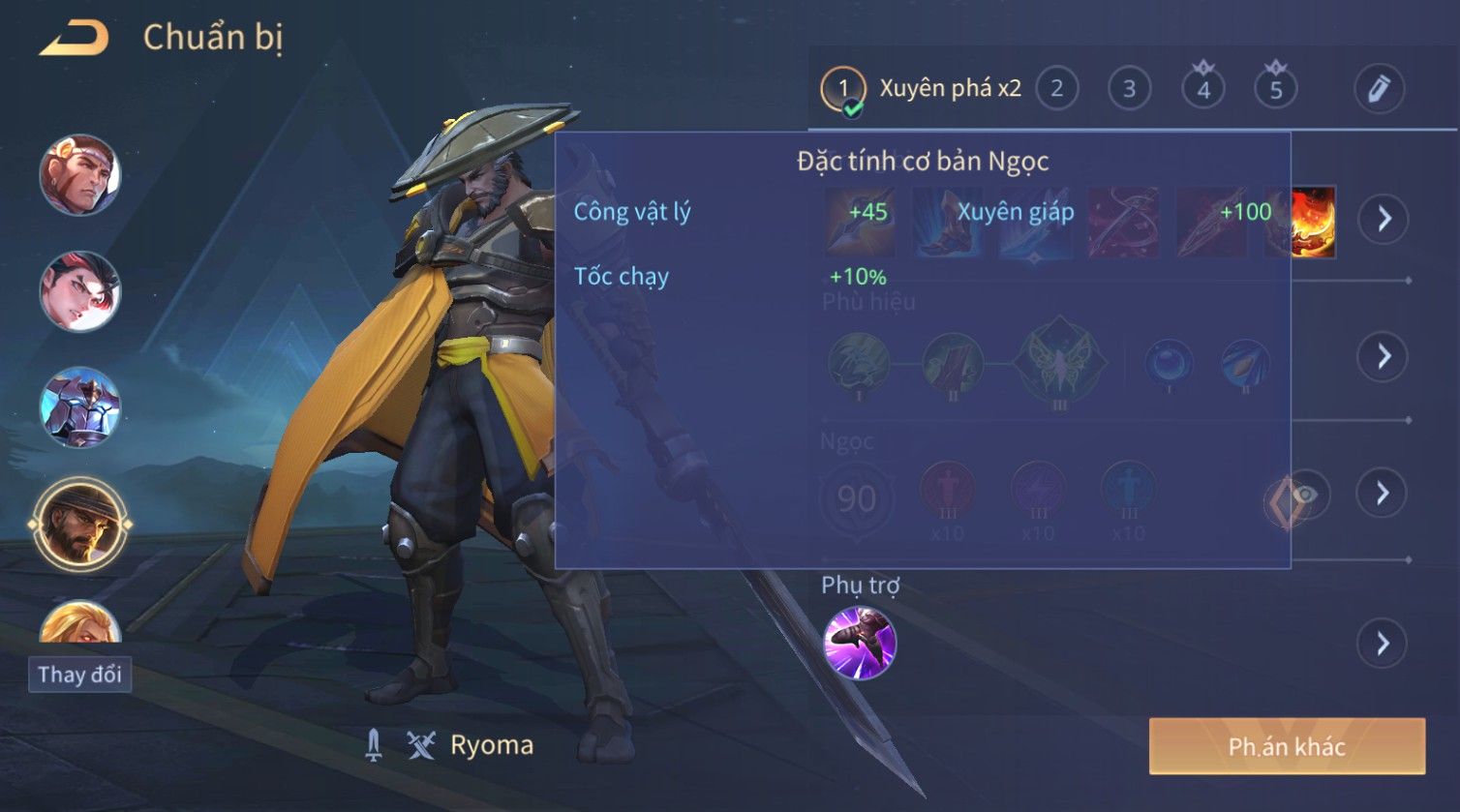Click the Ph.án khác button
Image resolution: width=1460 pixels, height=812 pixels.
1287,746
